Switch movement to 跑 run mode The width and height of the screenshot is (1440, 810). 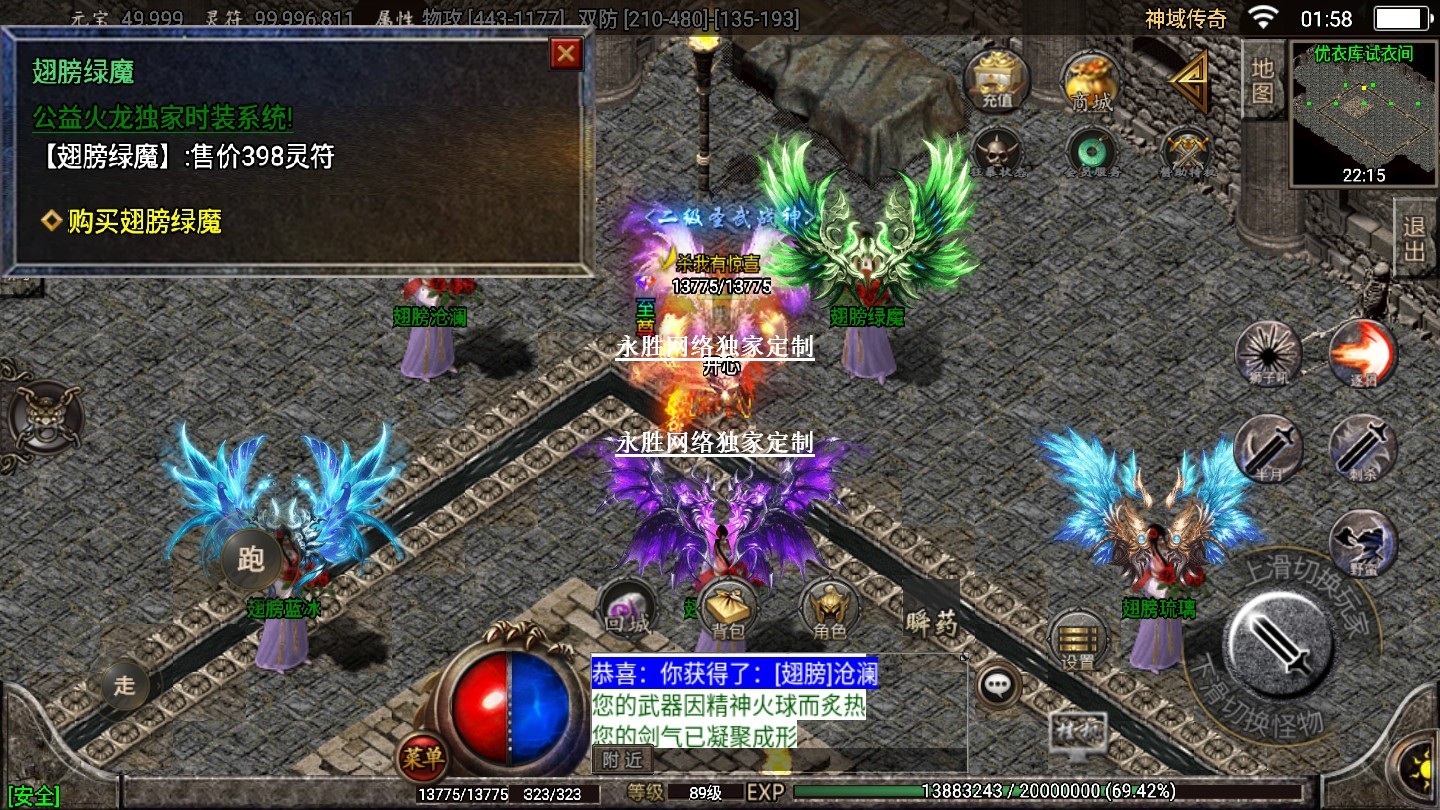coord(250,558)
